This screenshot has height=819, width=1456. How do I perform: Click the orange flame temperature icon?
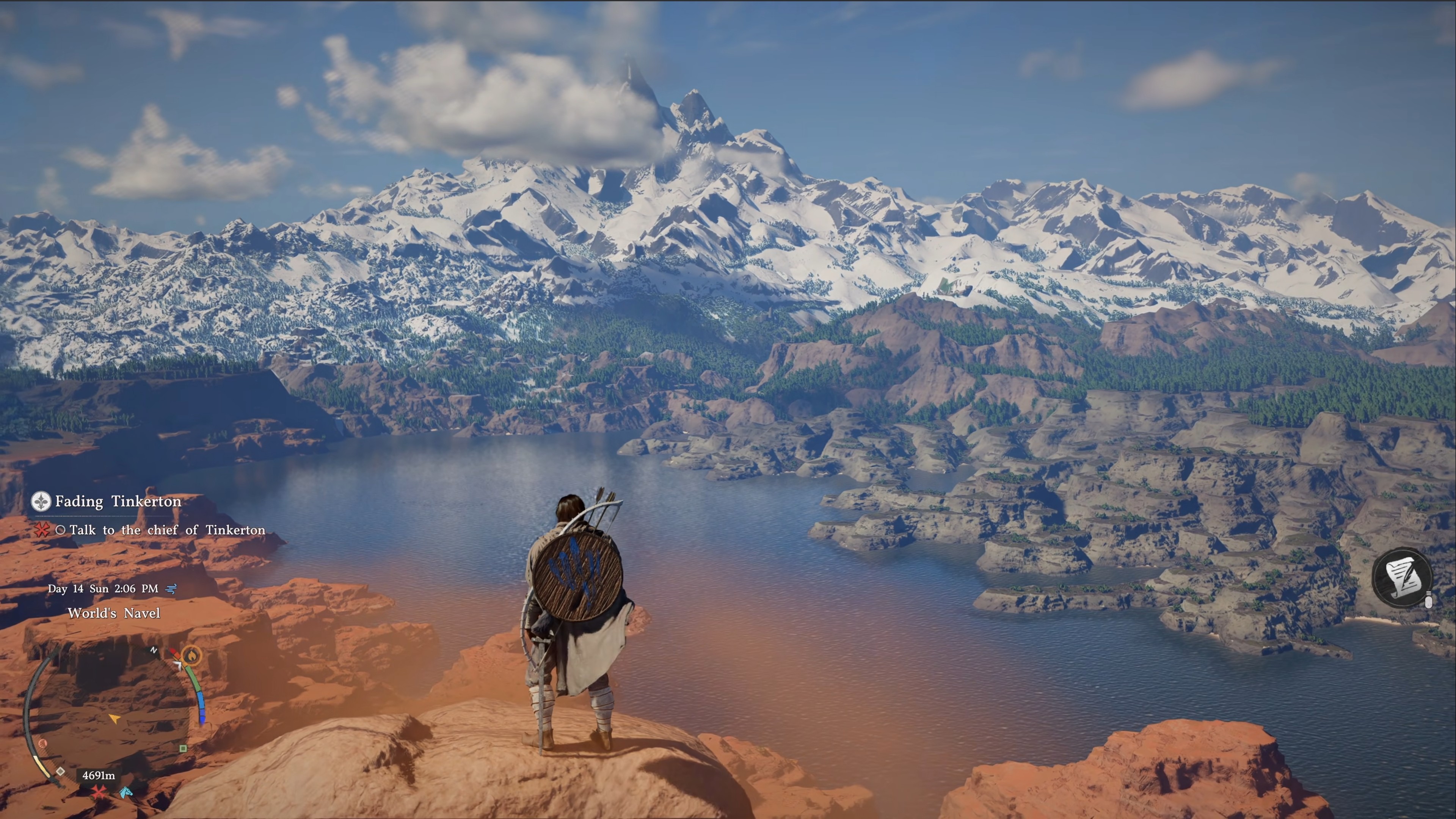click(191, 656)
